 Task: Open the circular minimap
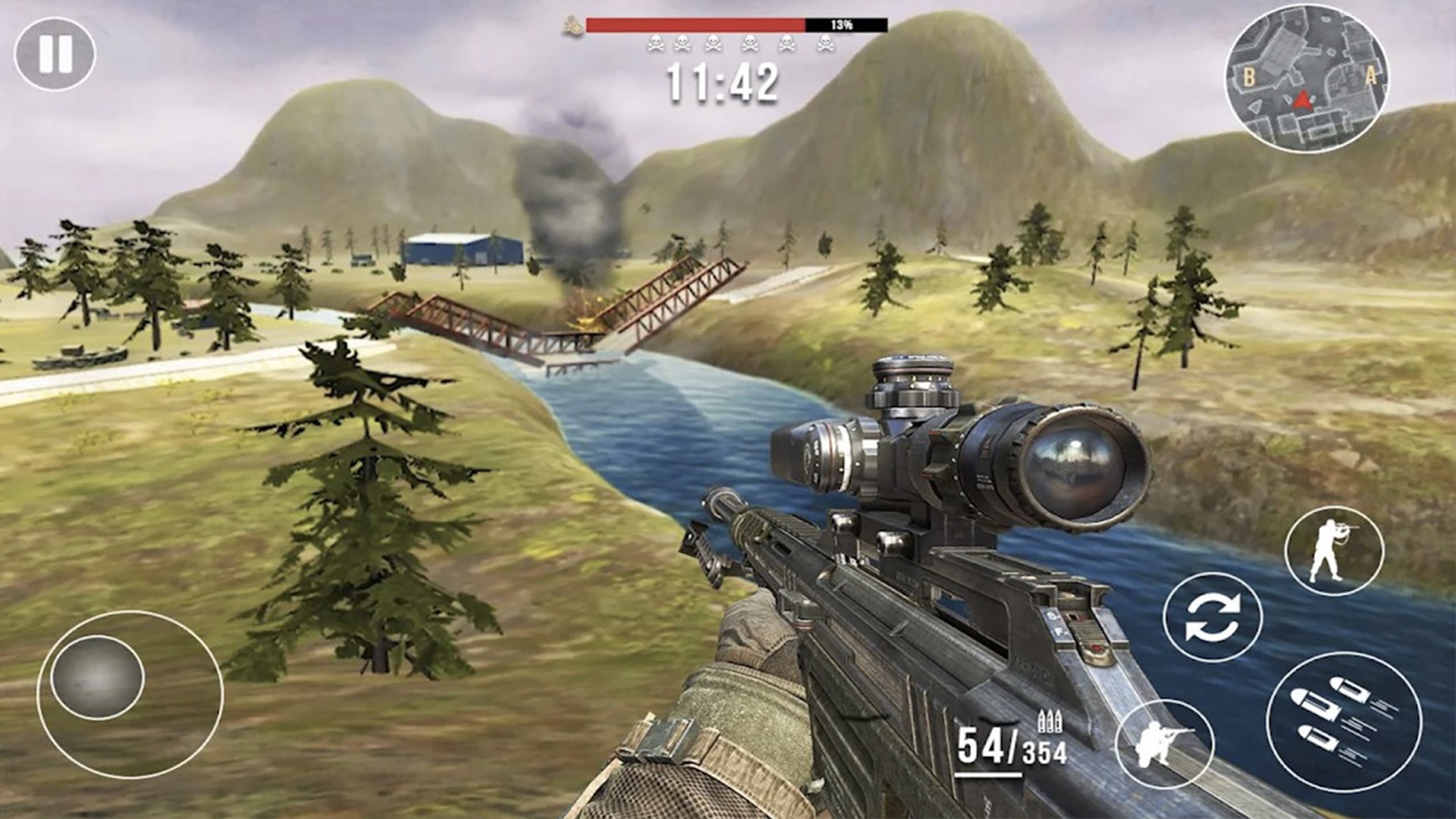pyautogui.click(x=1306, y=80)
